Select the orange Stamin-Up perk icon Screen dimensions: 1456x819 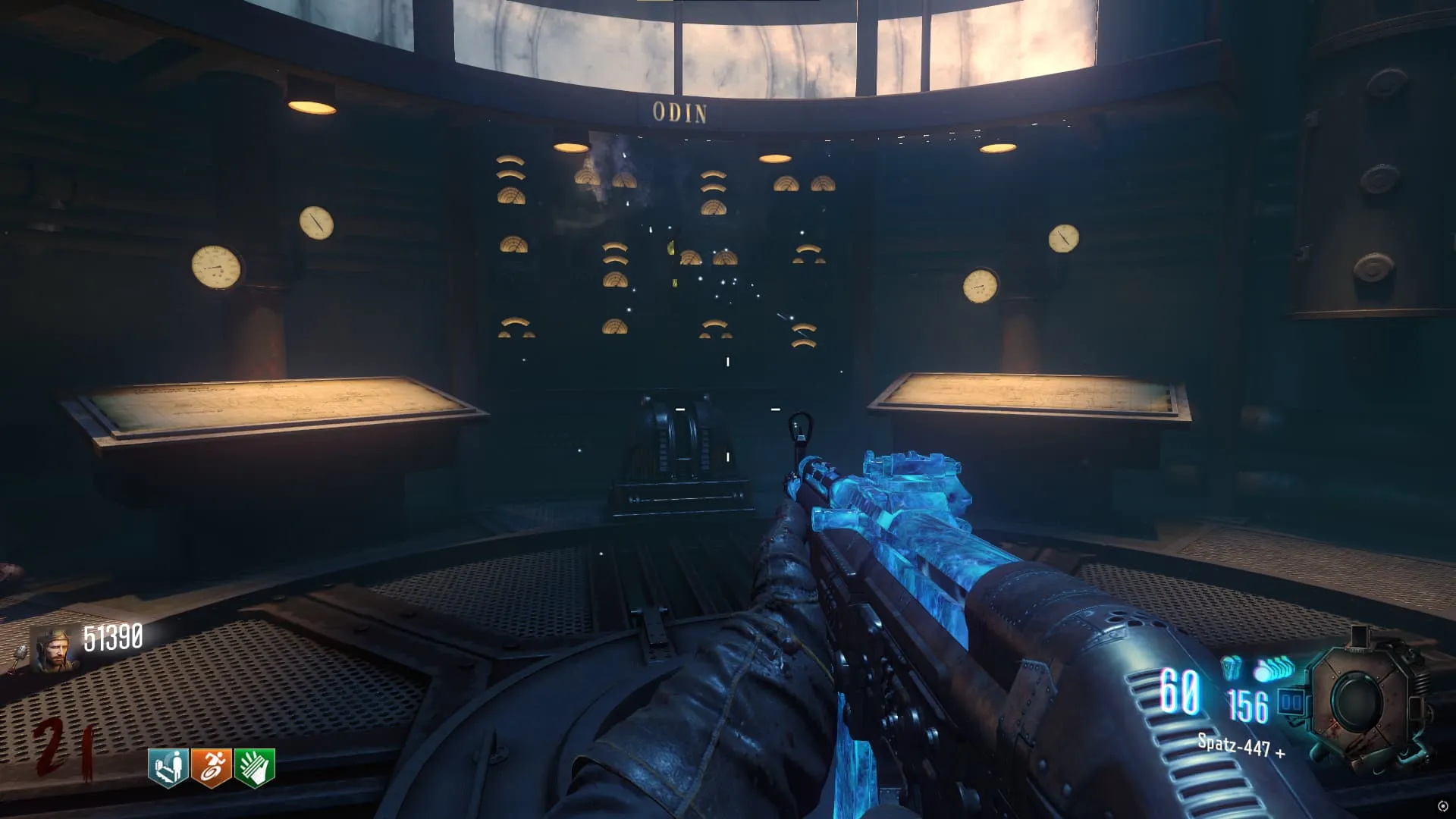tap(212, 767)
